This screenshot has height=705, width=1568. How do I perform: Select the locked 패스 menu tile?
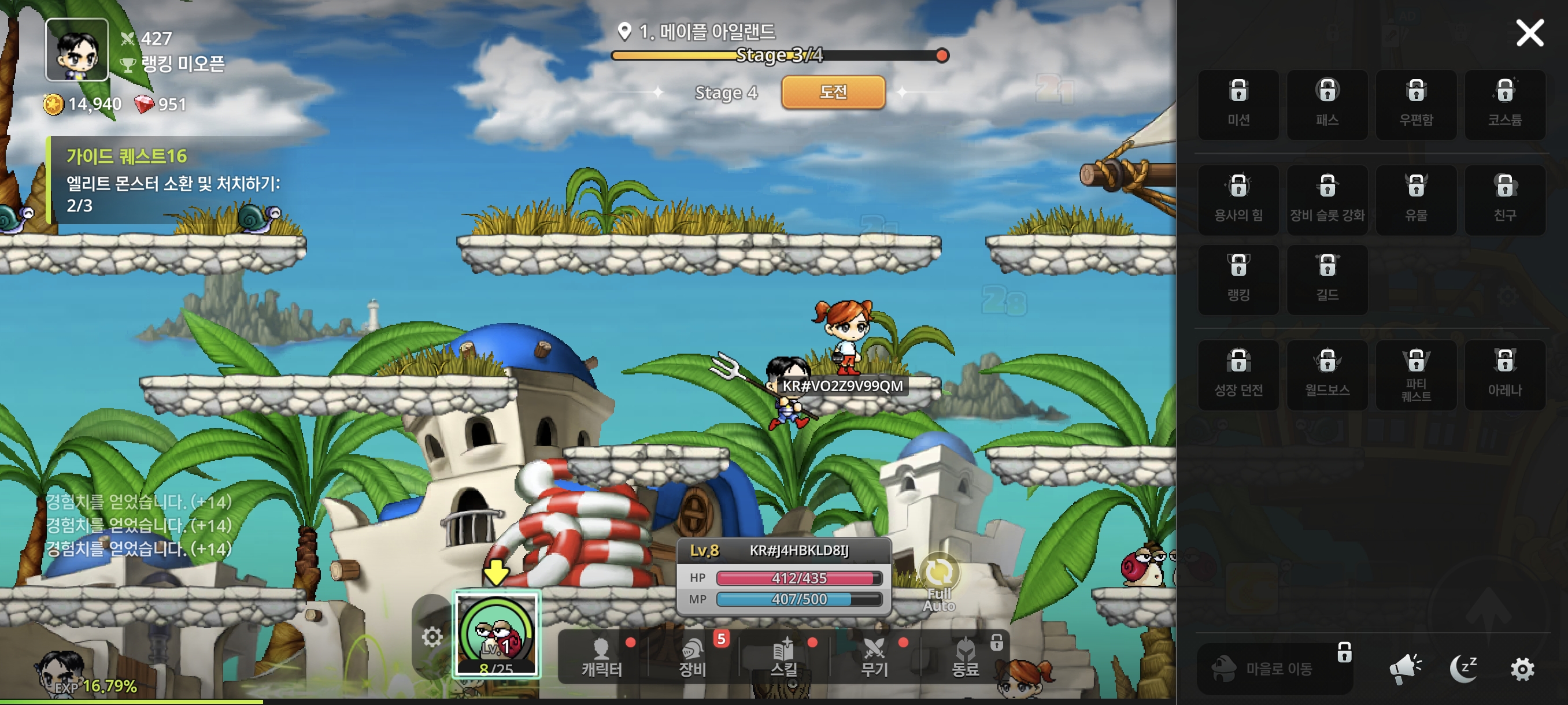(1327, 105)
